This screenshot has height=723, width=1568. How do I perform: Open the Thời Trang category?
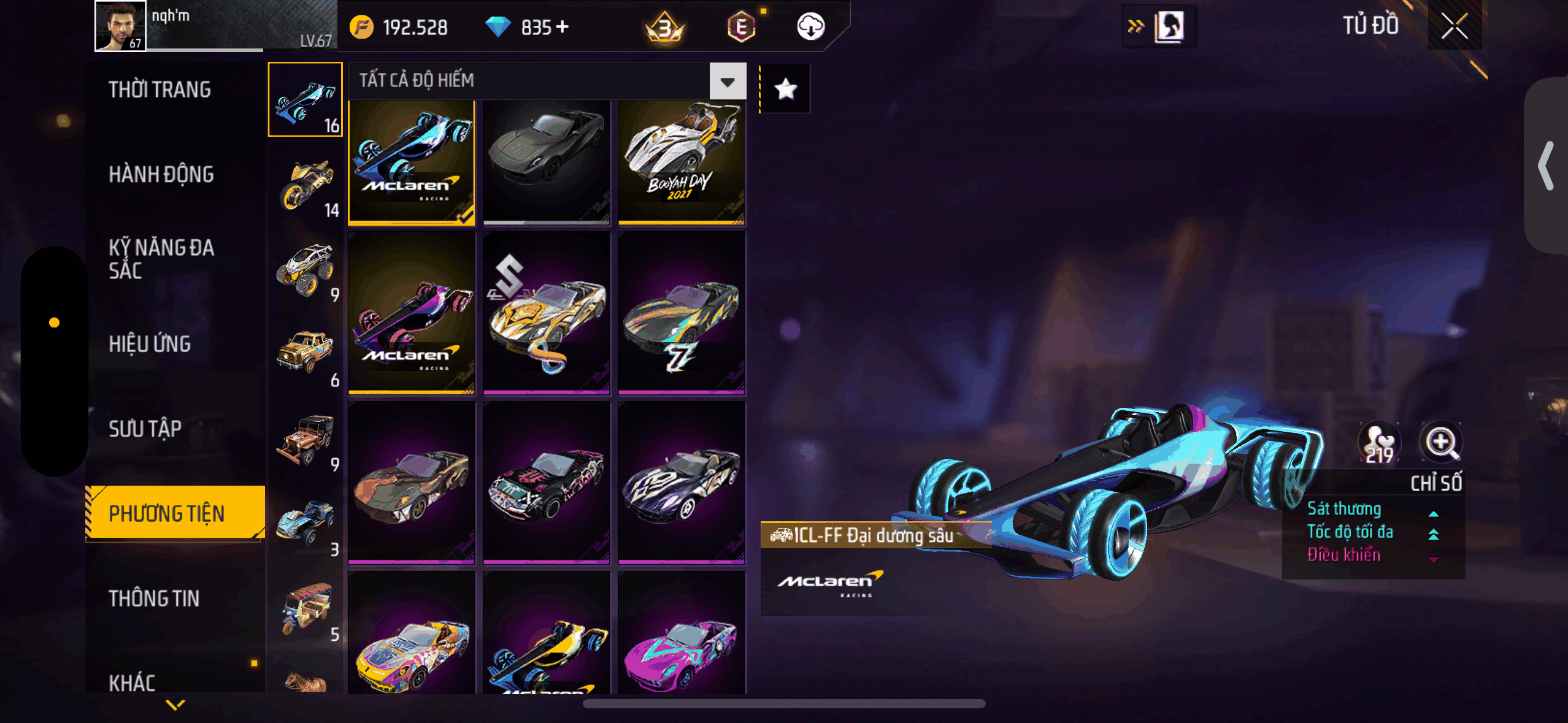coord(160,90)
